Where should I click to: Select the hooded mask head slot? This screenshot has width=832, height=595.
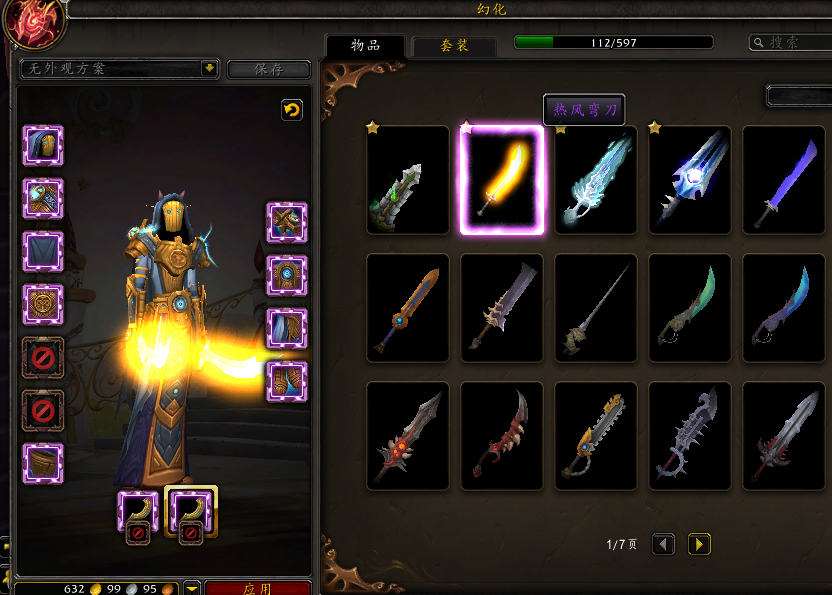(43, 146)
